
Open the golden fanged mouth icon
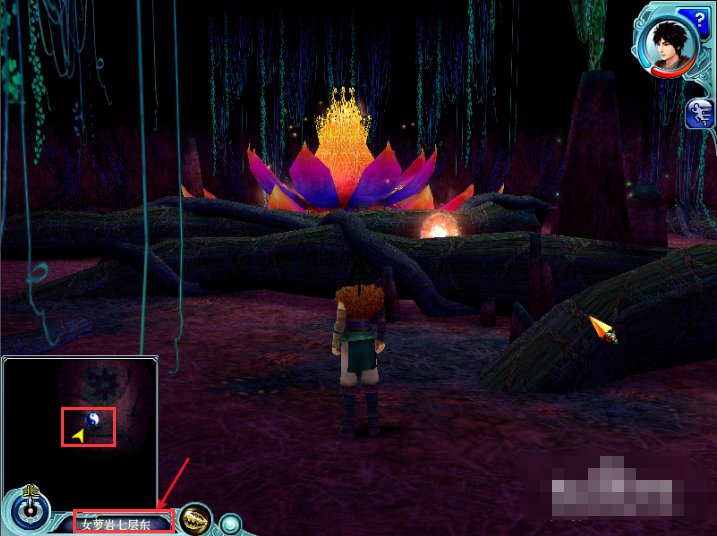coord(196,520)
